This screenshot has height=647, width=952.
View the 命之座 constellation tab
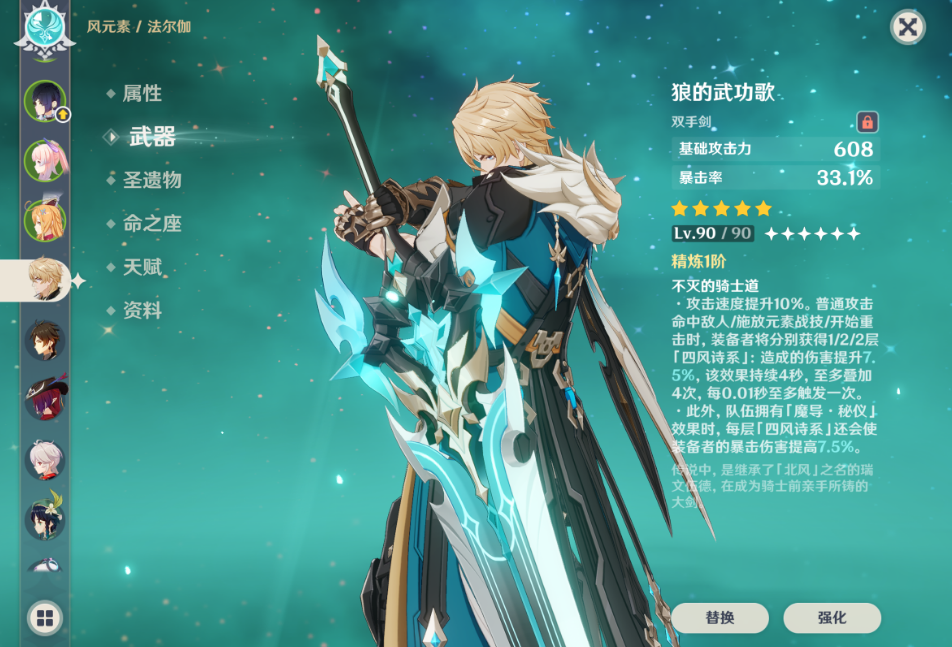tap(152, 224)
